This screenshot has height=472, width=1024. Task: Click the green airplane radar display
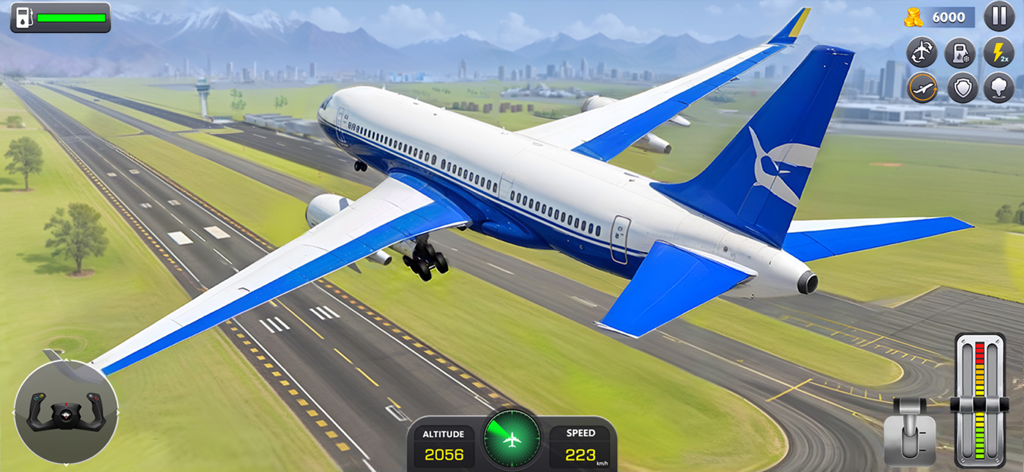[x=512, y=439]
